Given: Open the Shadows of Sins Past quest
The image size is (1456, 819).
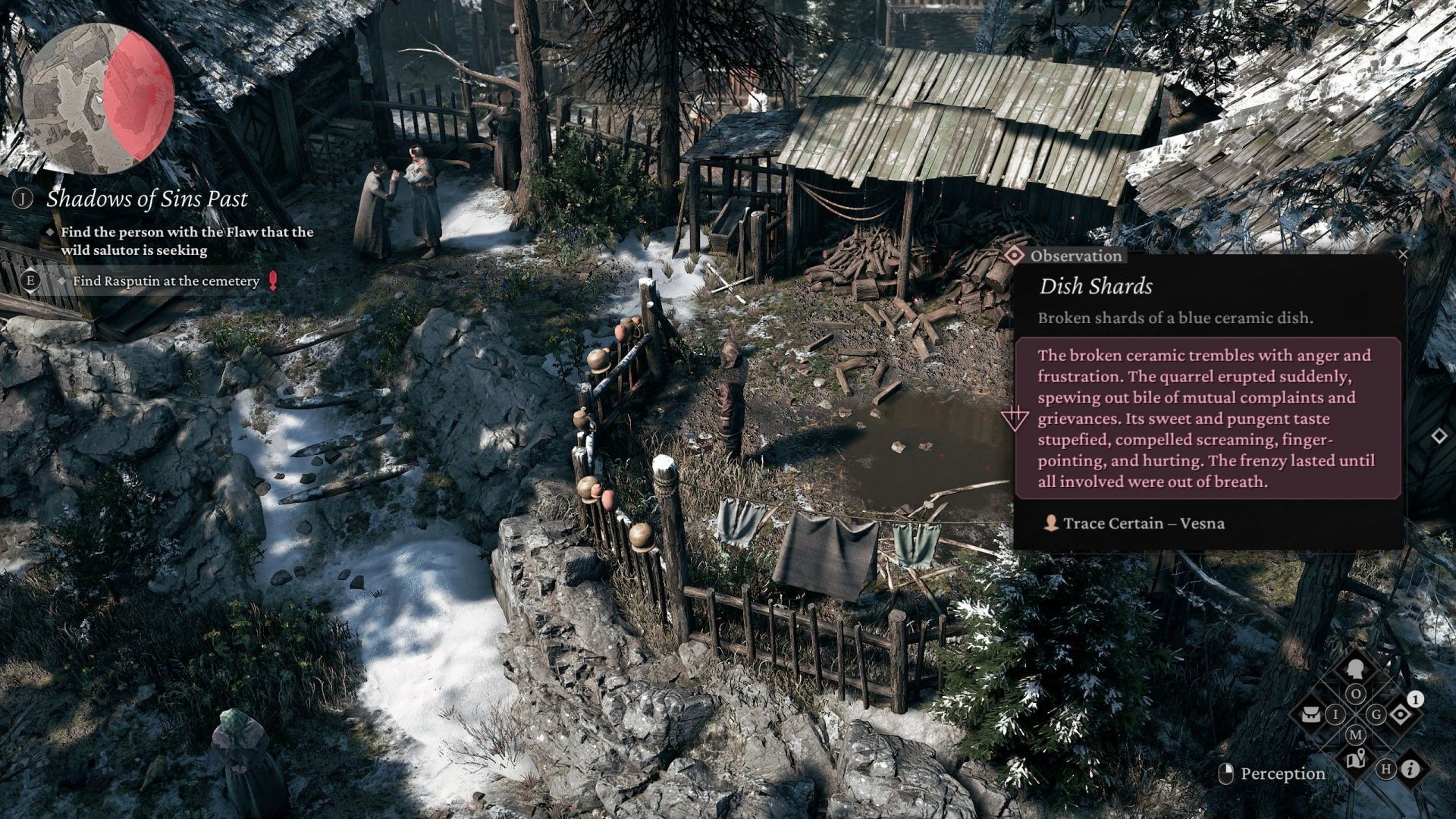Looking at the screenshot, I should tap(146, 199).
